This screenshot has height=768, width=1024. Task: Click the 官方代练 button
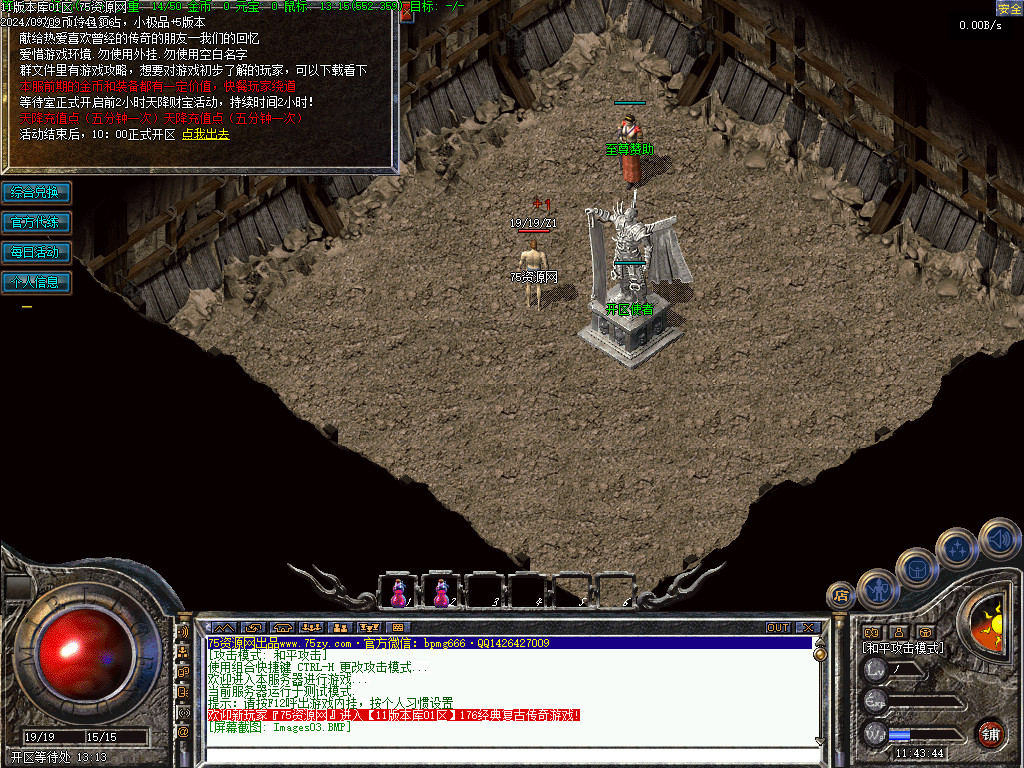pos(36,222)
